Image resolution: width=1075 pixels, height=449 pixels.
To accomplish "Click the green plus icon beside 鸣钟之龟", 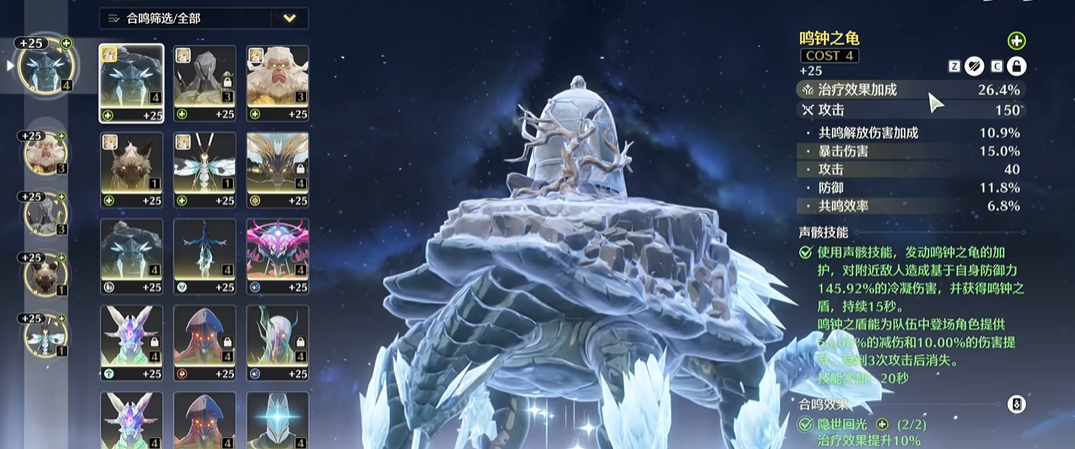I will coord(1016,41).
